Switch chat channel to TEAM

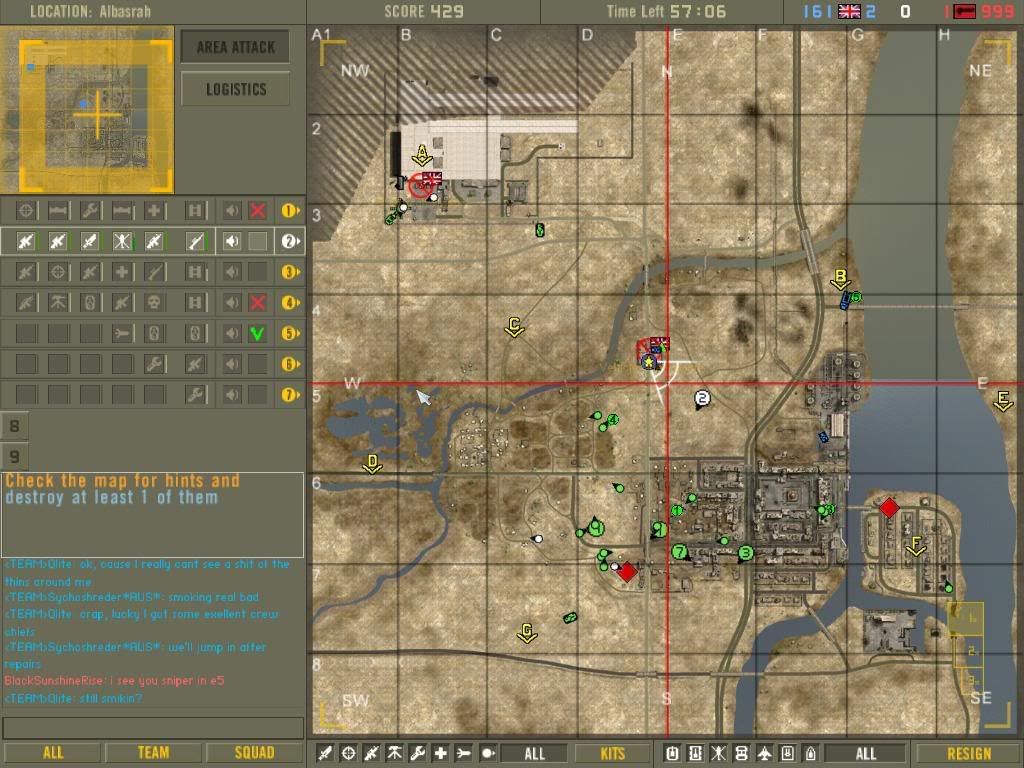click(152, 753)
